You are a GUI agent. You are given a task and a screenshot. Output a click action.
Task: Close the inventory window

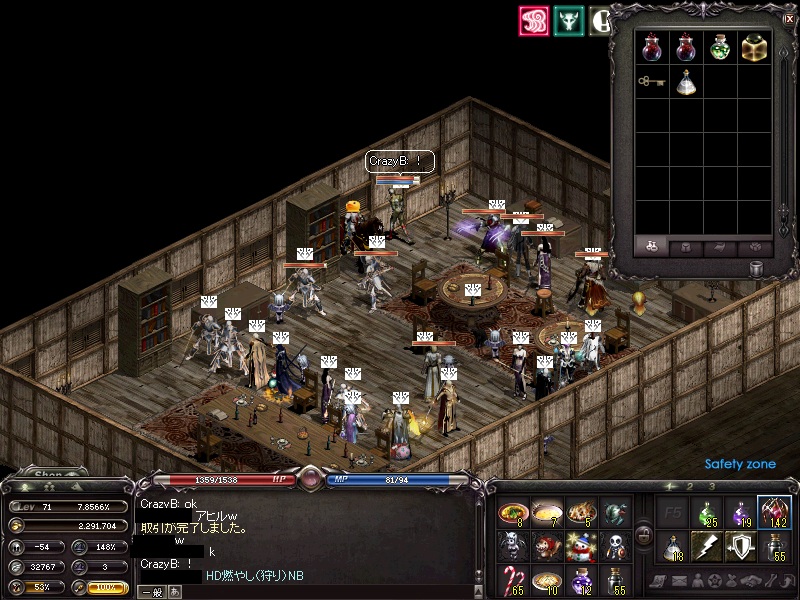(790, 18)
